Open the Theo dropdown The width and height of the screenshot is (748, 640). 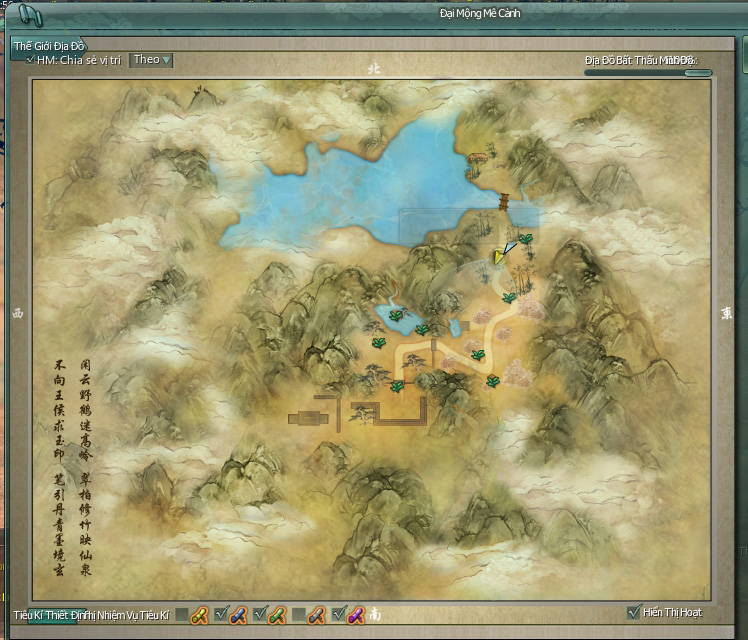pos(151,60)
